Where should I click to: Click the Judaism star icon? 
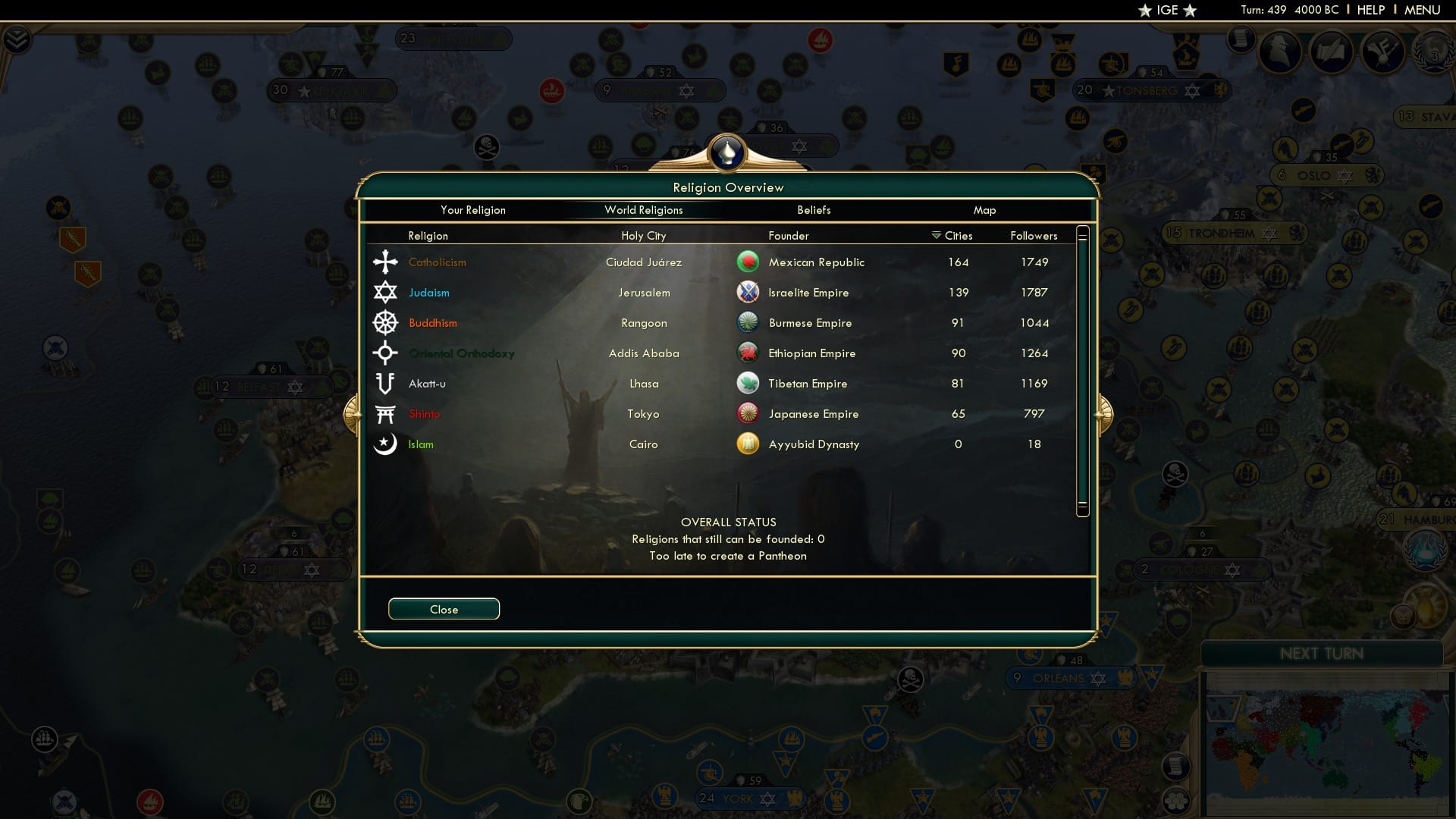tap(386, 292)
